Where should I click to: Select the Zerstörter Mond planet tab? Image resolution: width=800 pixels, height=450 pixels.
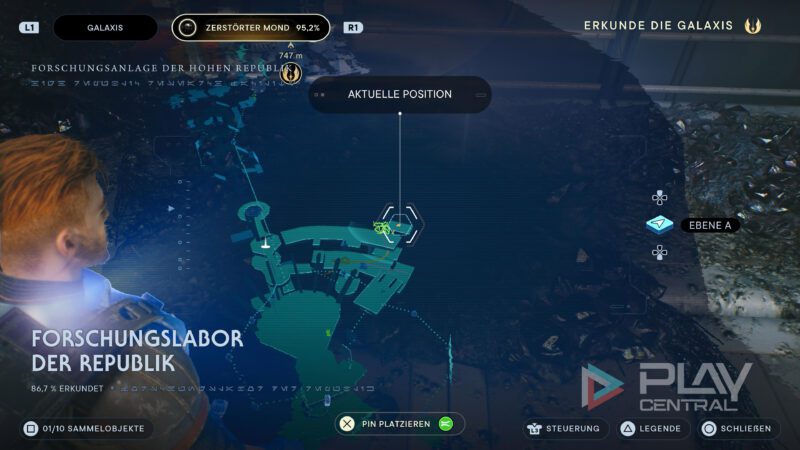point(250,28)
